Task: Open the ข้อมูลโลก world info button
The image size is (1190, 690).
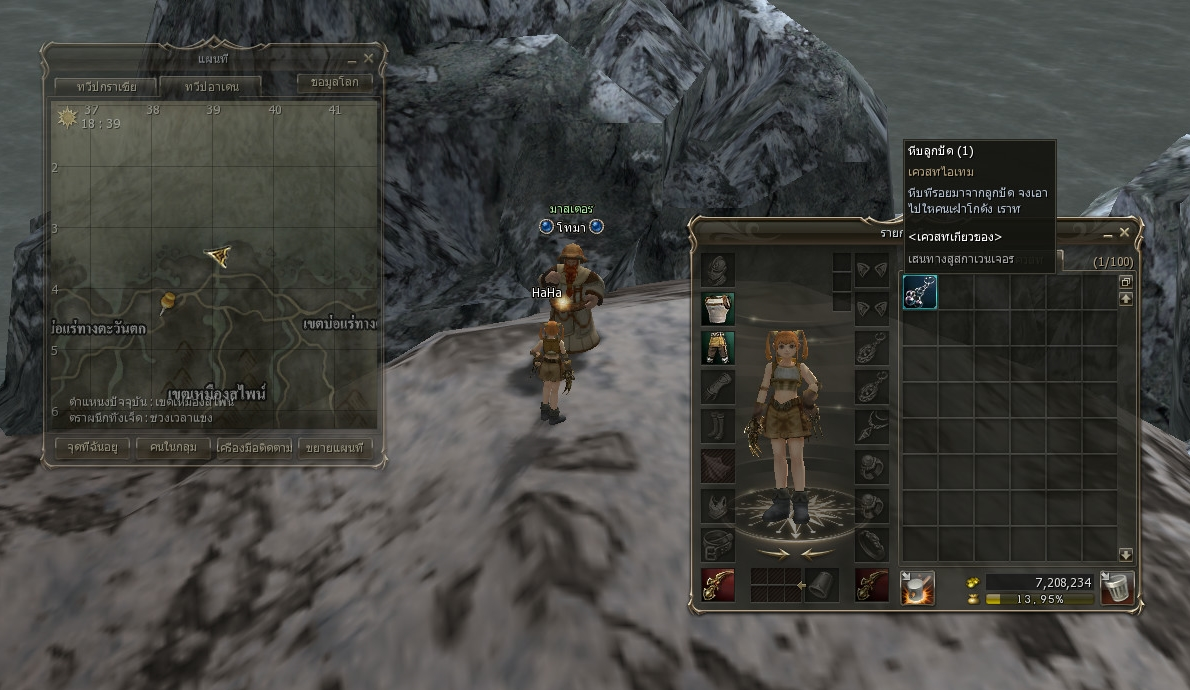Action: tap(335, 82)
